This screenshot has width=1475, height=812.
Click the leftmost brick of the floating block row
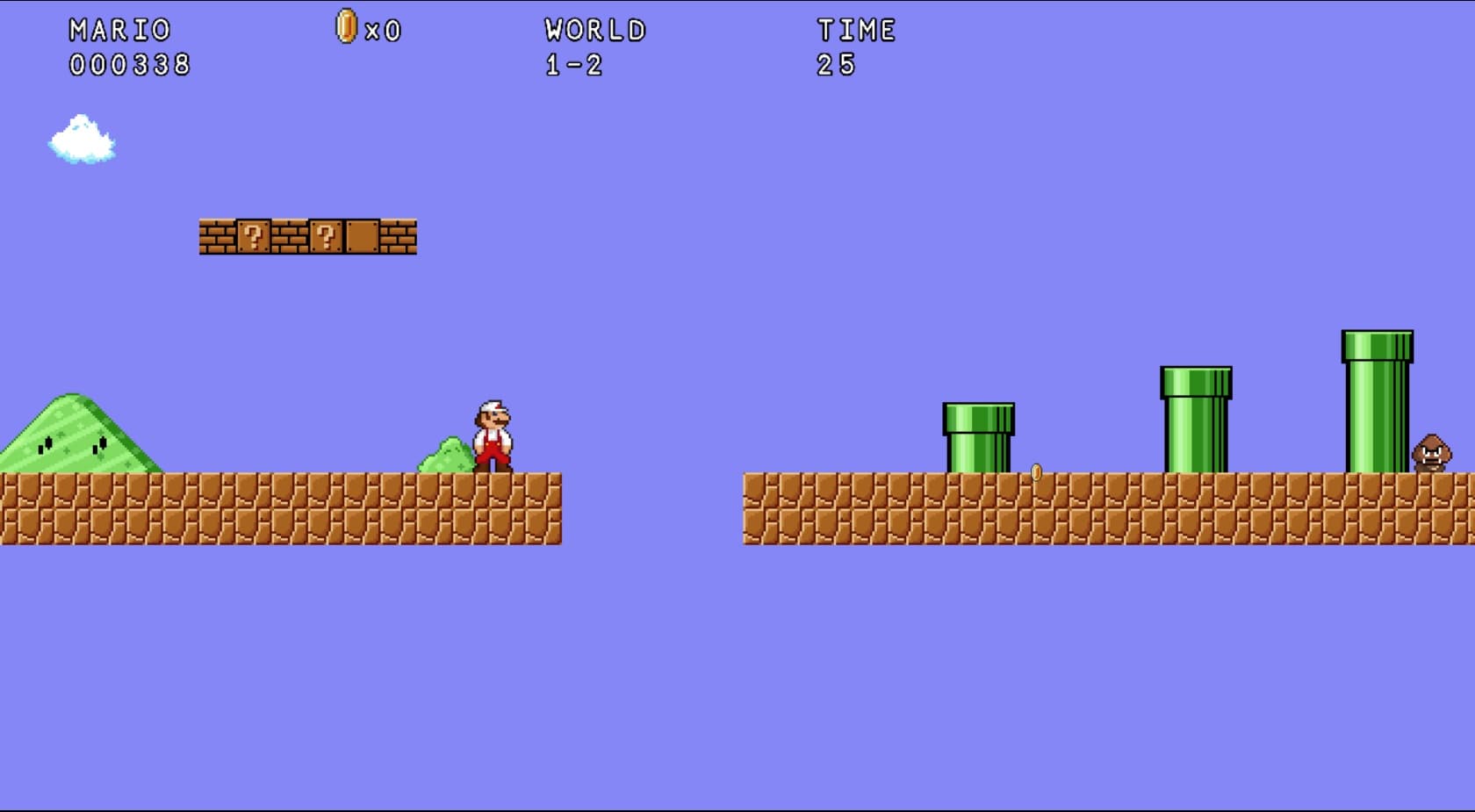click(x=217, y=237)
